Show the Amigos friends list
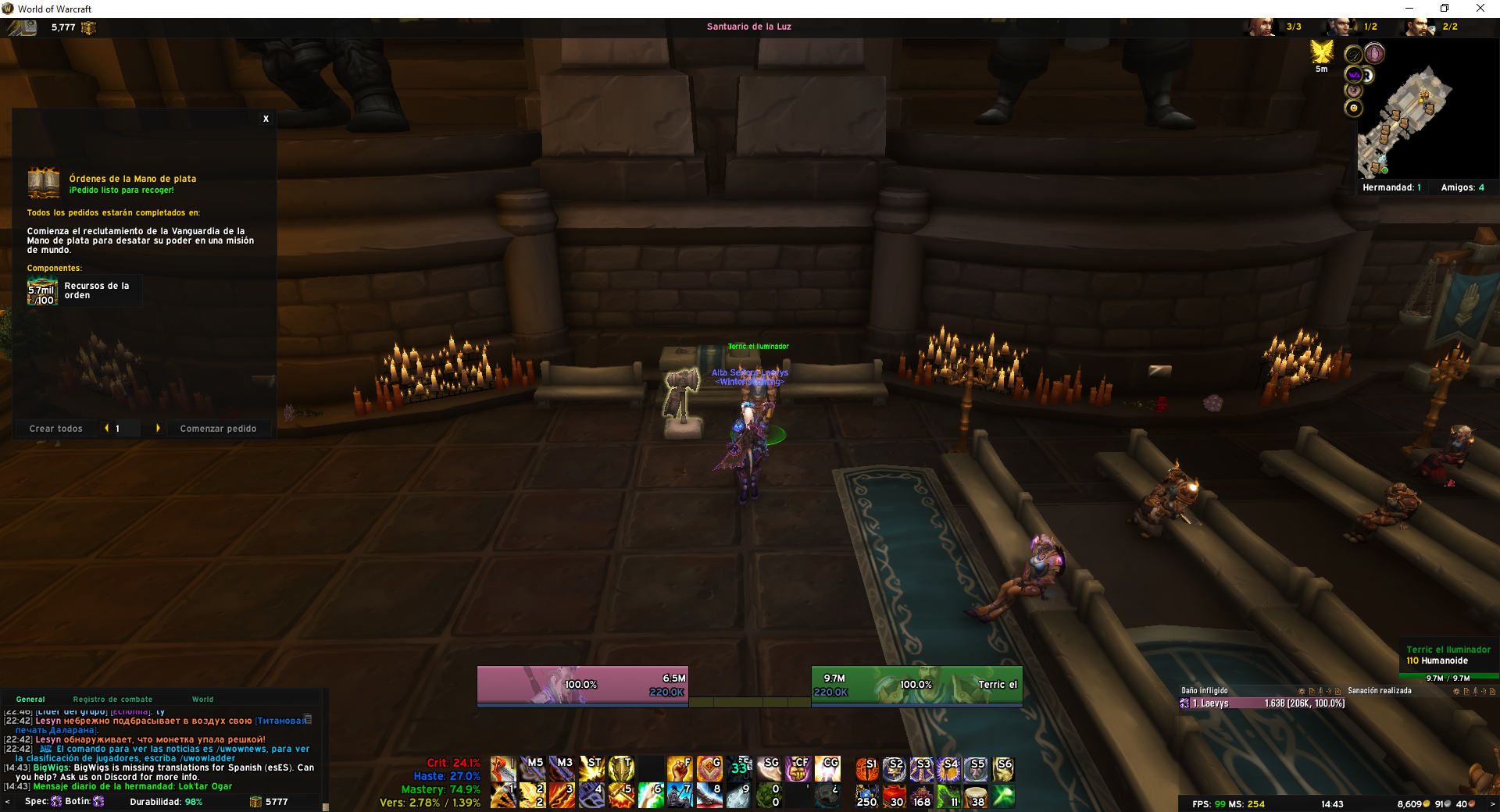Viewport: 1500px width, 812px height. click(x=1462, y=187)
